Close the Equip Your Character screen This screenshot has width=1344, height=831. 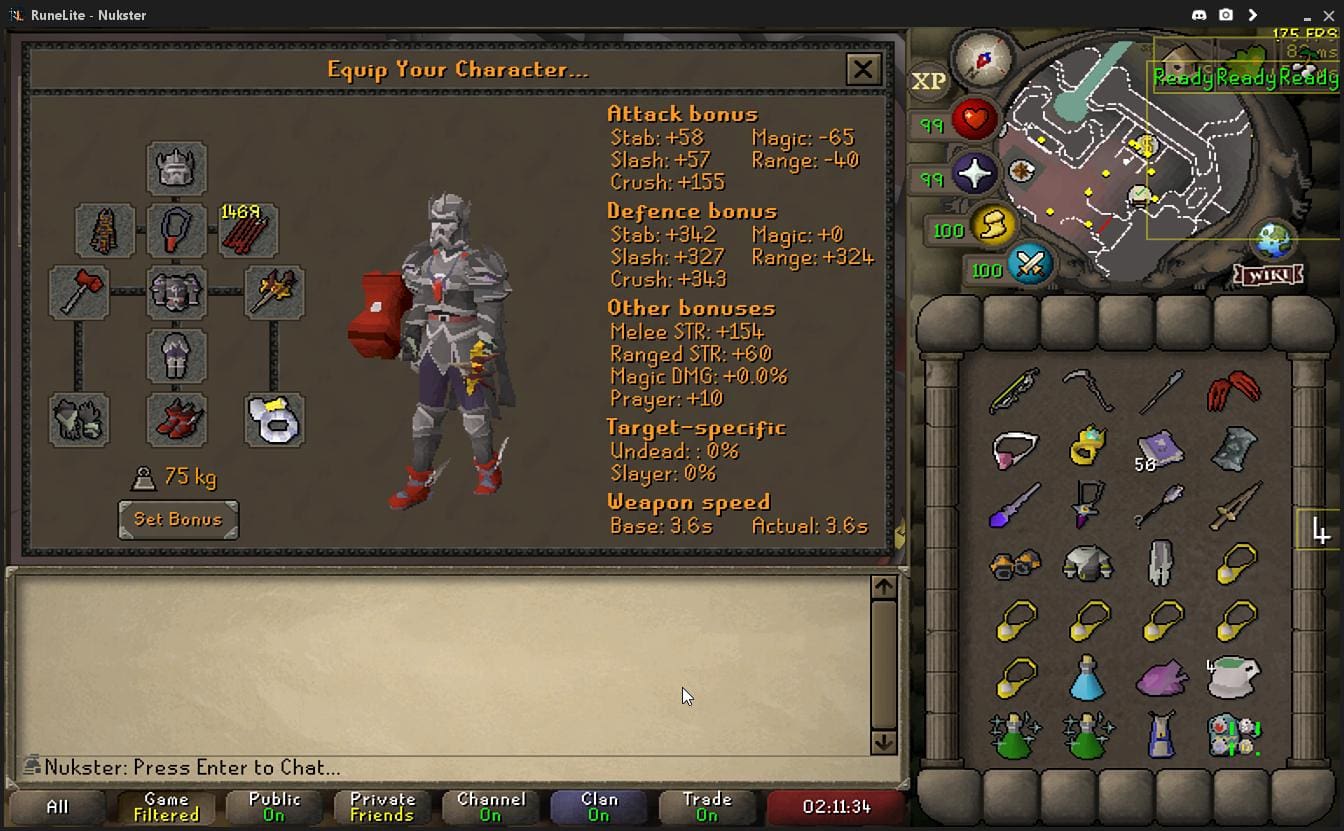pyautogui.click(x=863, y=69)
